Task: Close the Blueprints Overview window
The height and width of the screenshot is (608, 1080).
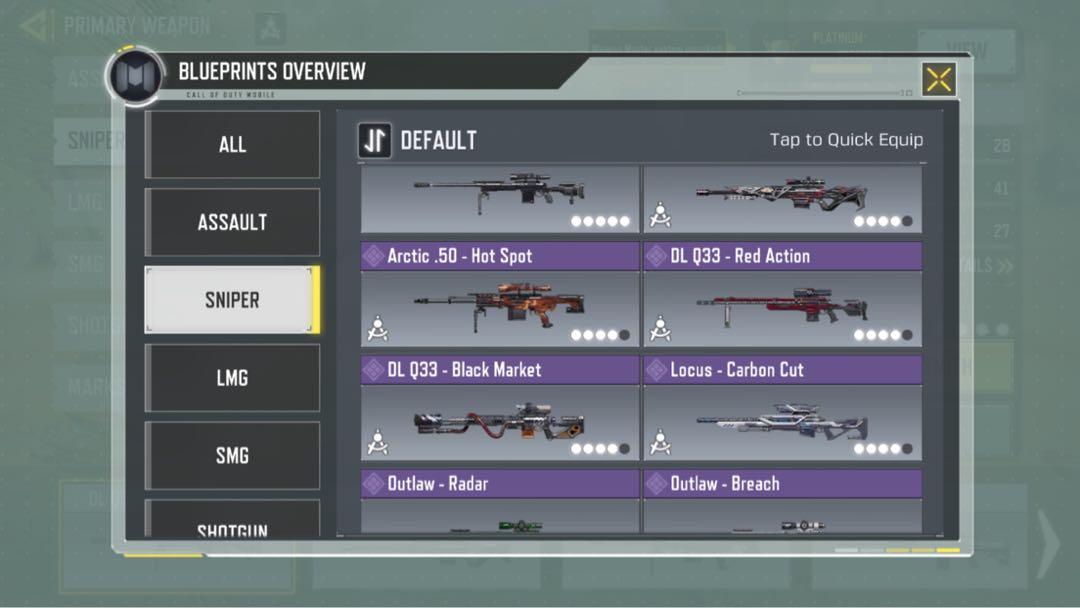Action: pos(938,80)
